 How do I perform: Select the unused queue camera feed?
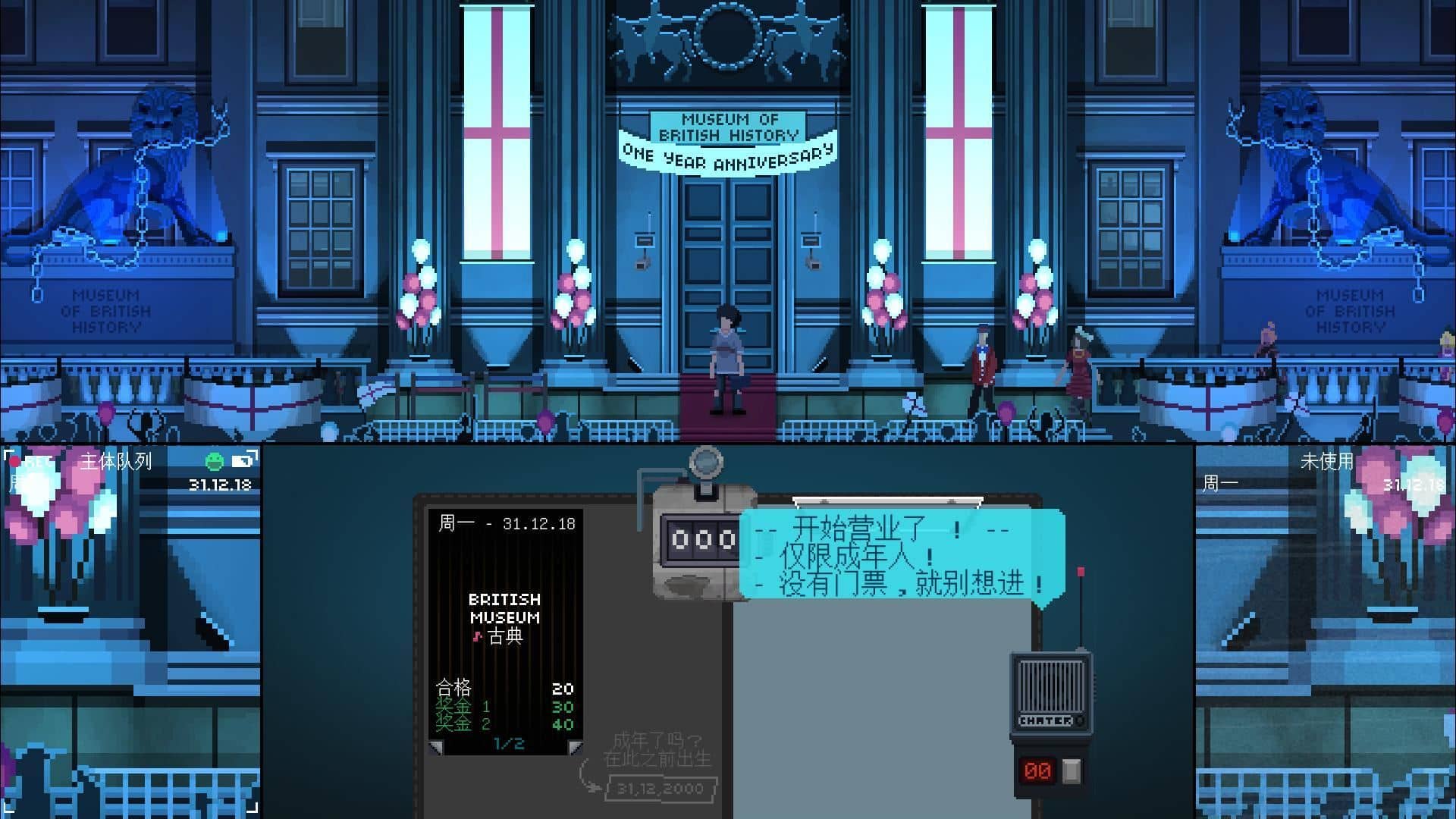pyautogui.click(x=1325, y=631)
